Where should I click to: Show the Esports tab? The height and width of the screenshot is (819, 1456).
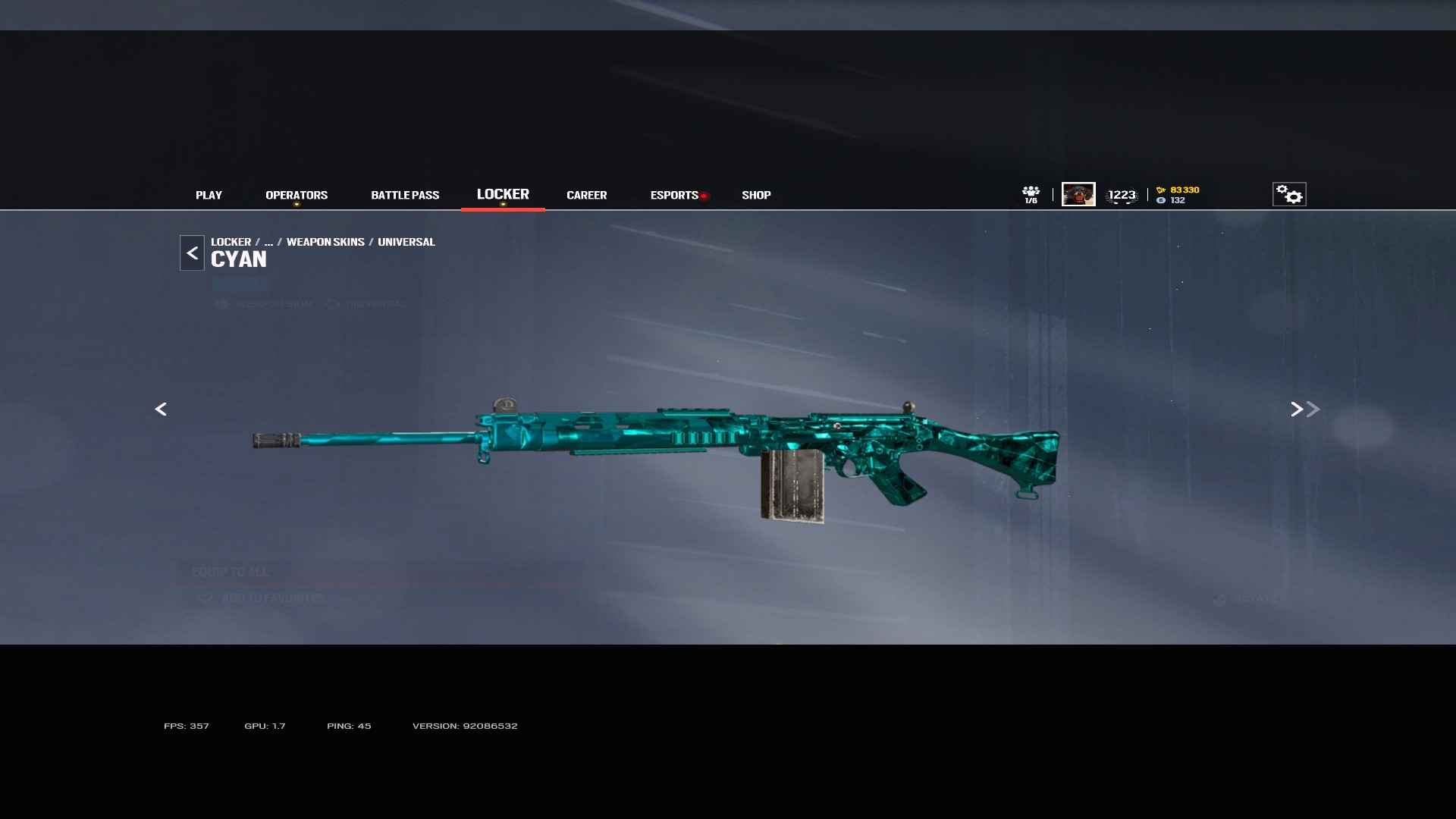(x=674, y=195)
